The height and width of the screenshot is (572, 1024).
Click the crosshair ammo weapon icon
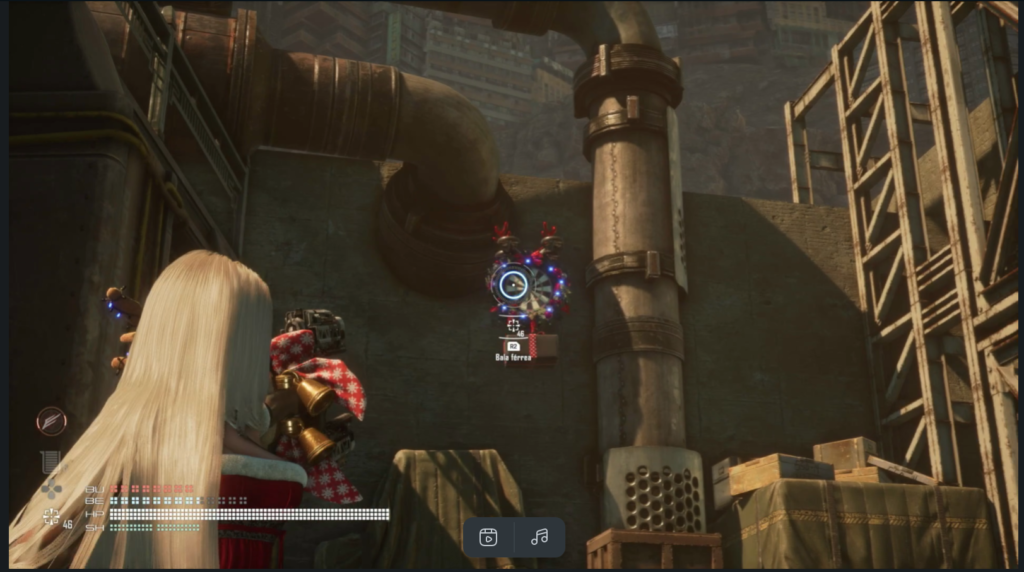[51, 516]
